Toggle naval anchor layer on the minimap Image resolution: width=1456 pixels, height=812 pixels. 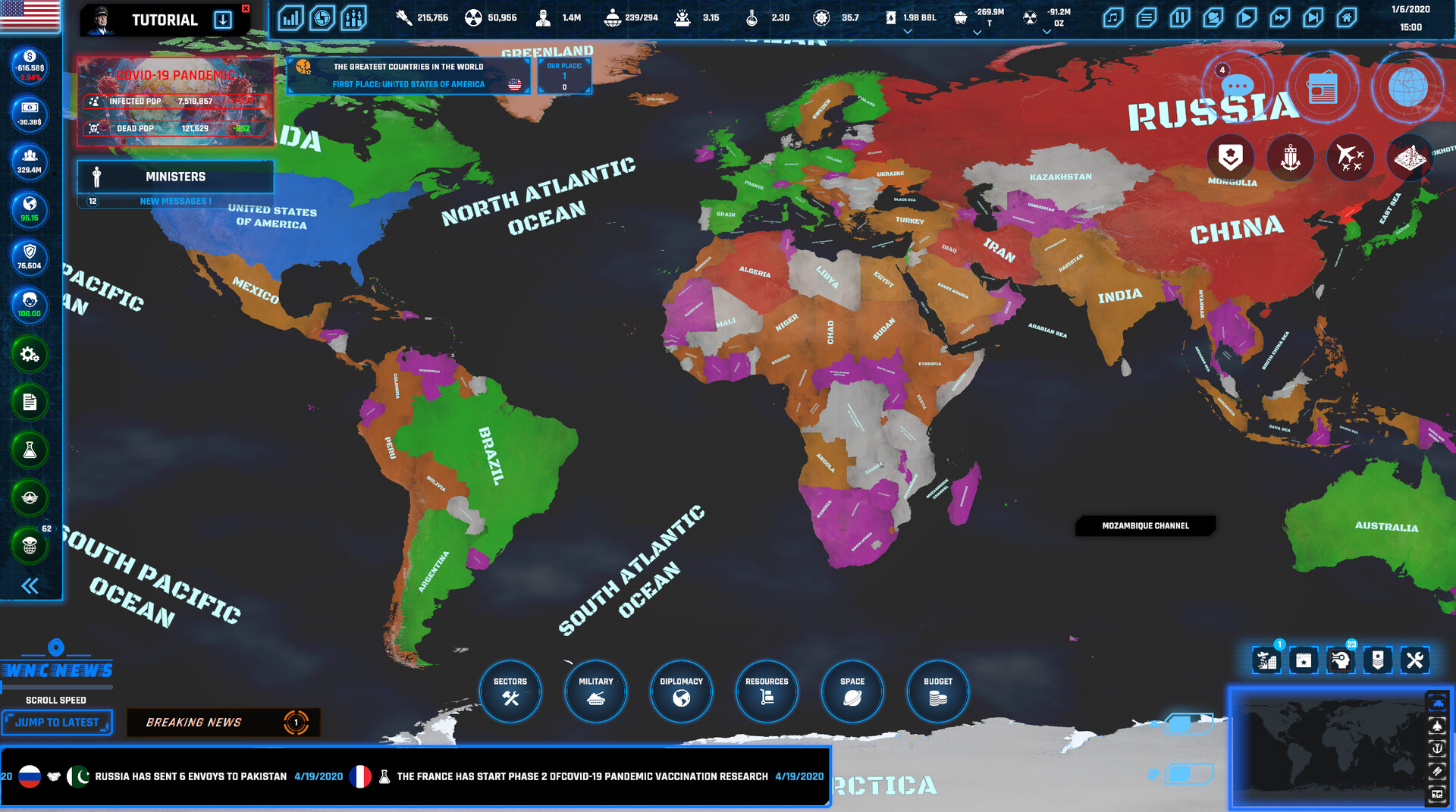(x=1438, y=748)
